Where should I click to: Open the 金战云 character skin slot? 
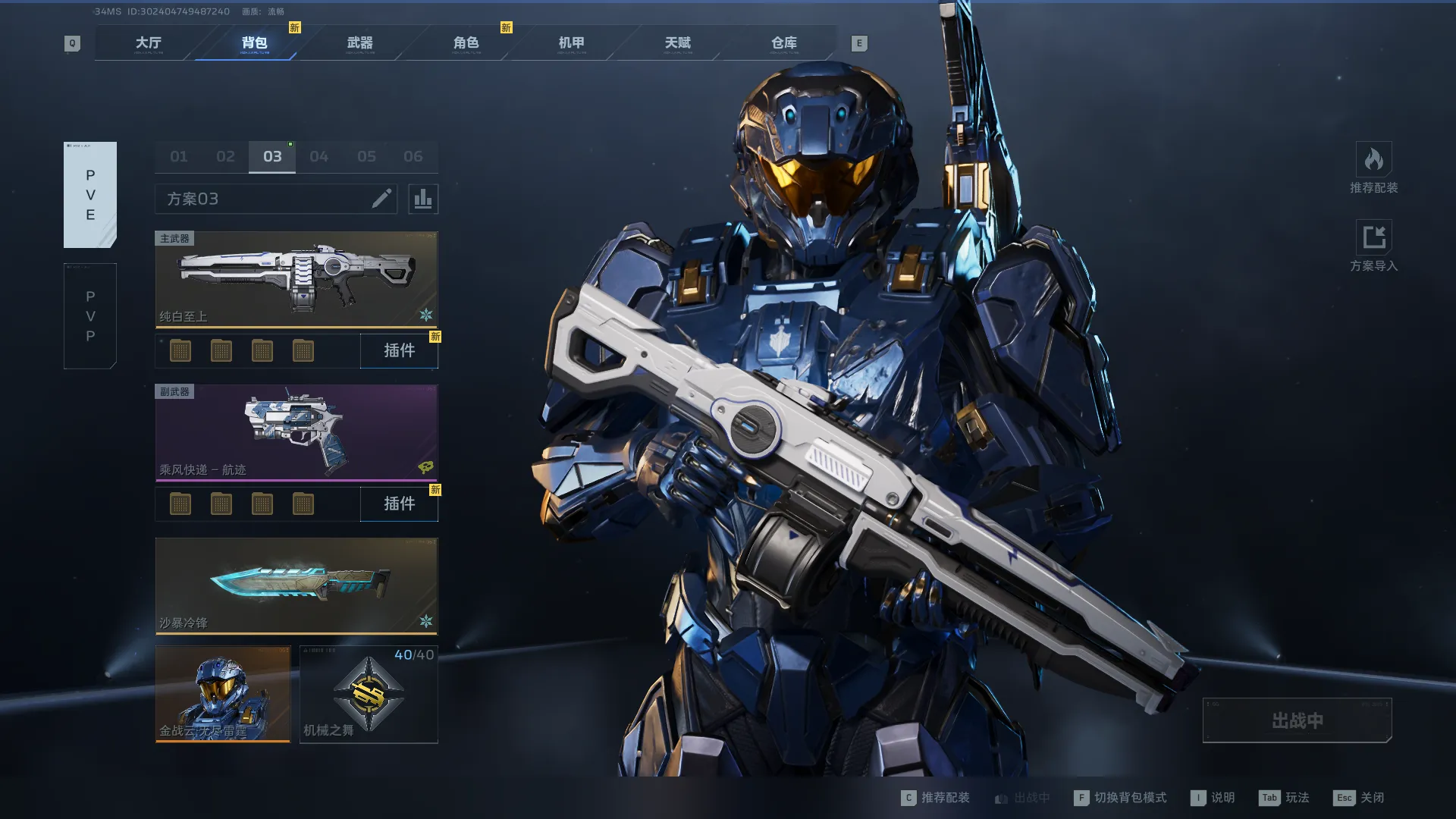coord(223,694)
